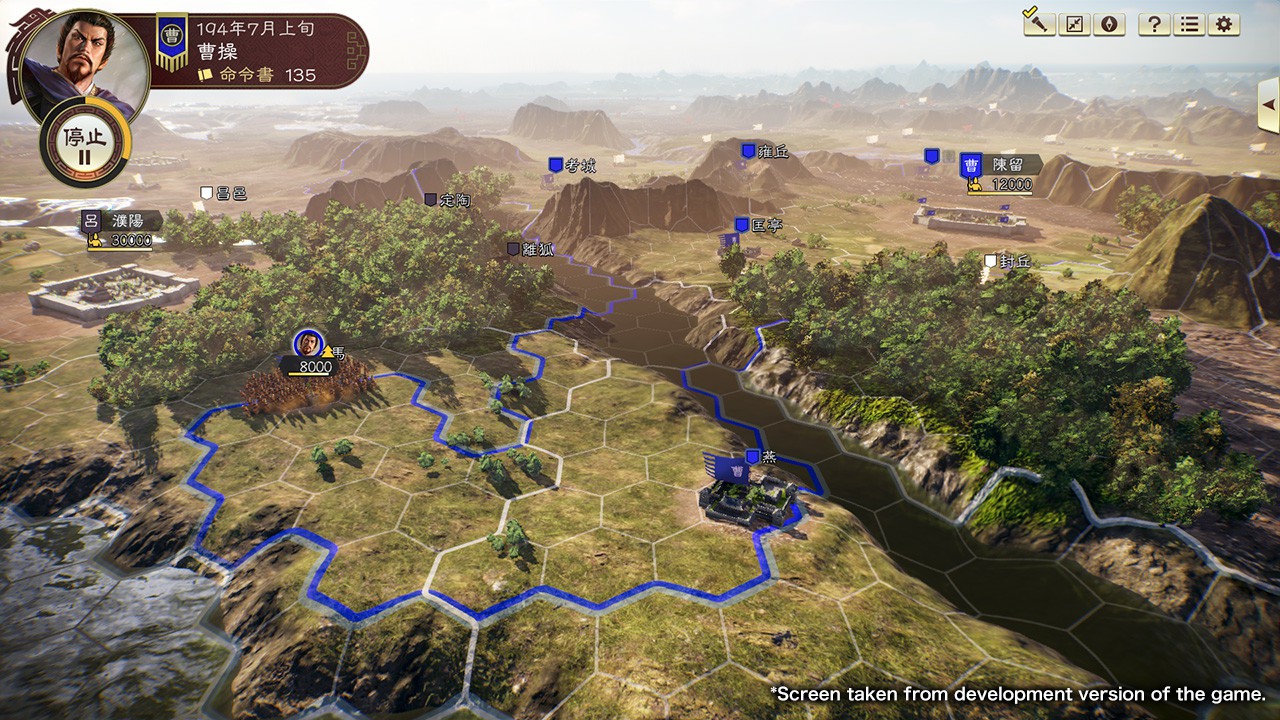Click the 定陶 location marker
This screenshot has width=1280, height=720.
coord(447,200)
